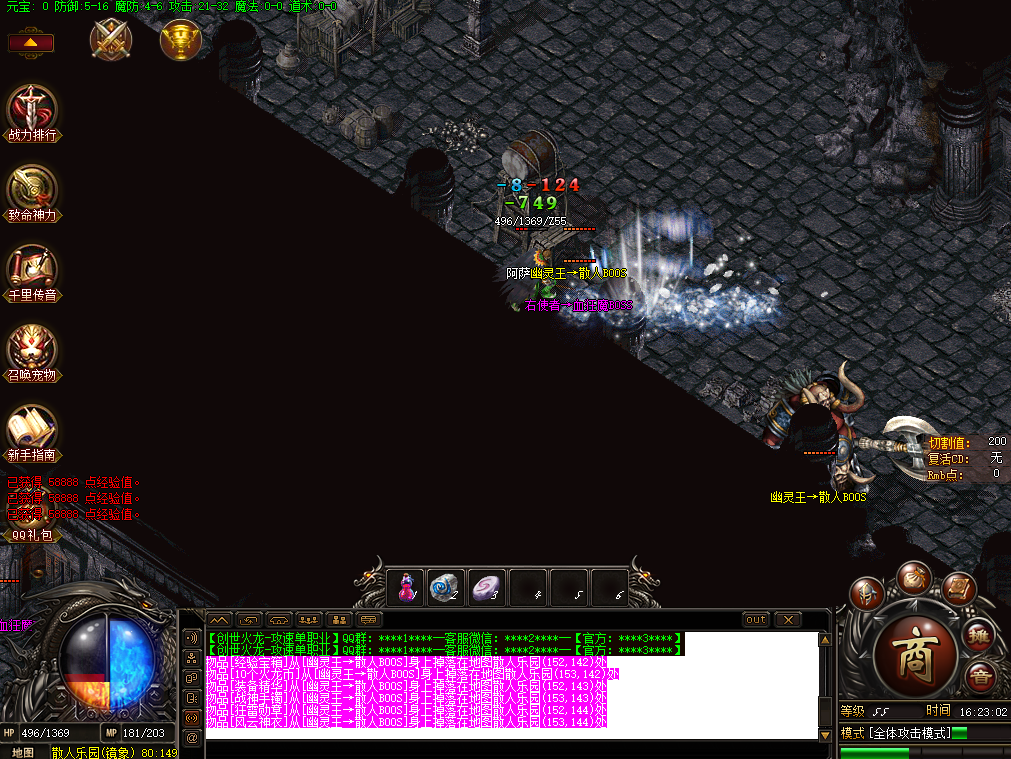The height and width of the screenshot is (759, 1011).
Task: Open the 战力排行 power ranking
Action: coord(32,111)
